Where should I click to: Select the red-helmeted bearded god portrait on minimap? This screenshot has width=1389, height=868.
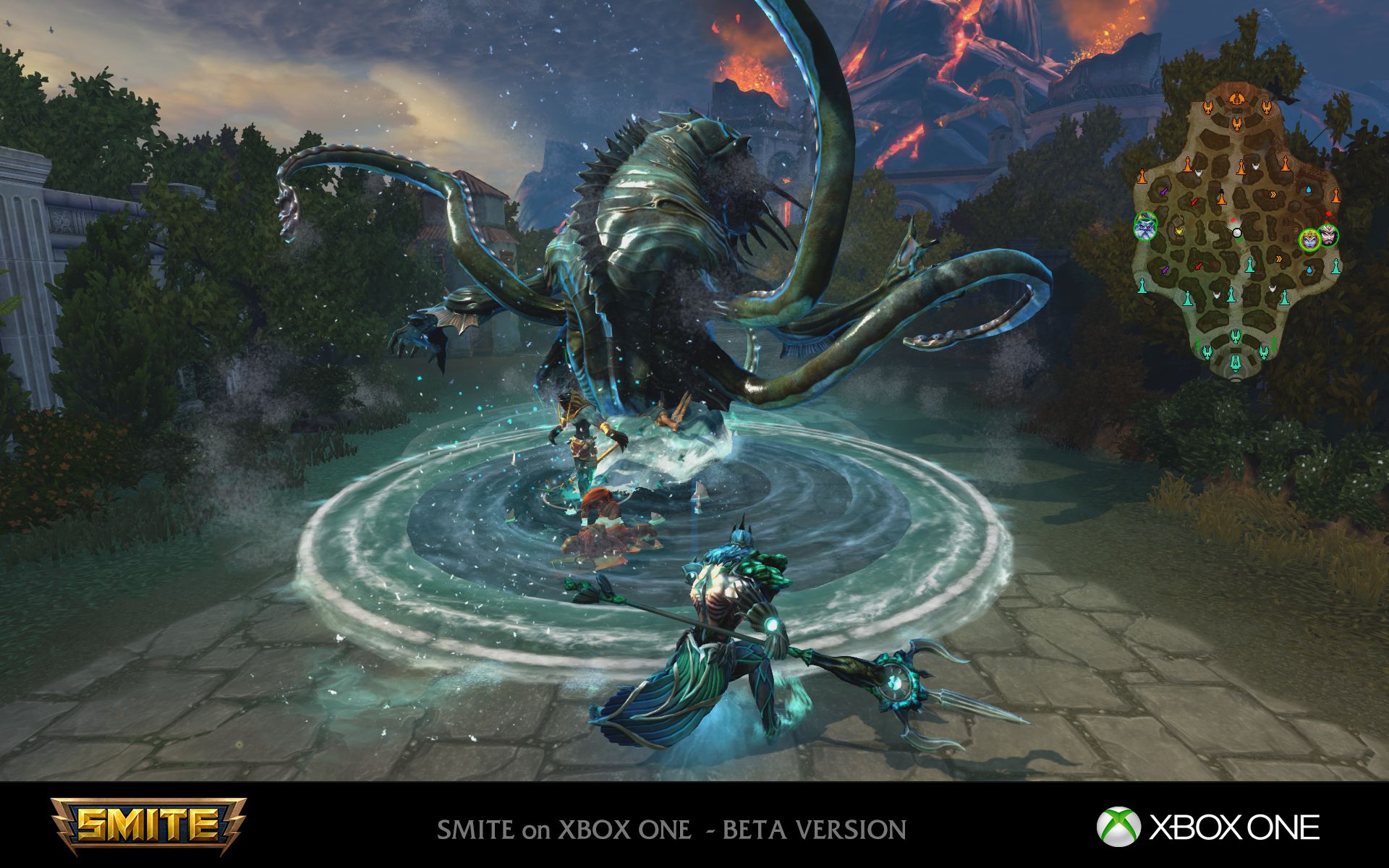coord(1328,235)
